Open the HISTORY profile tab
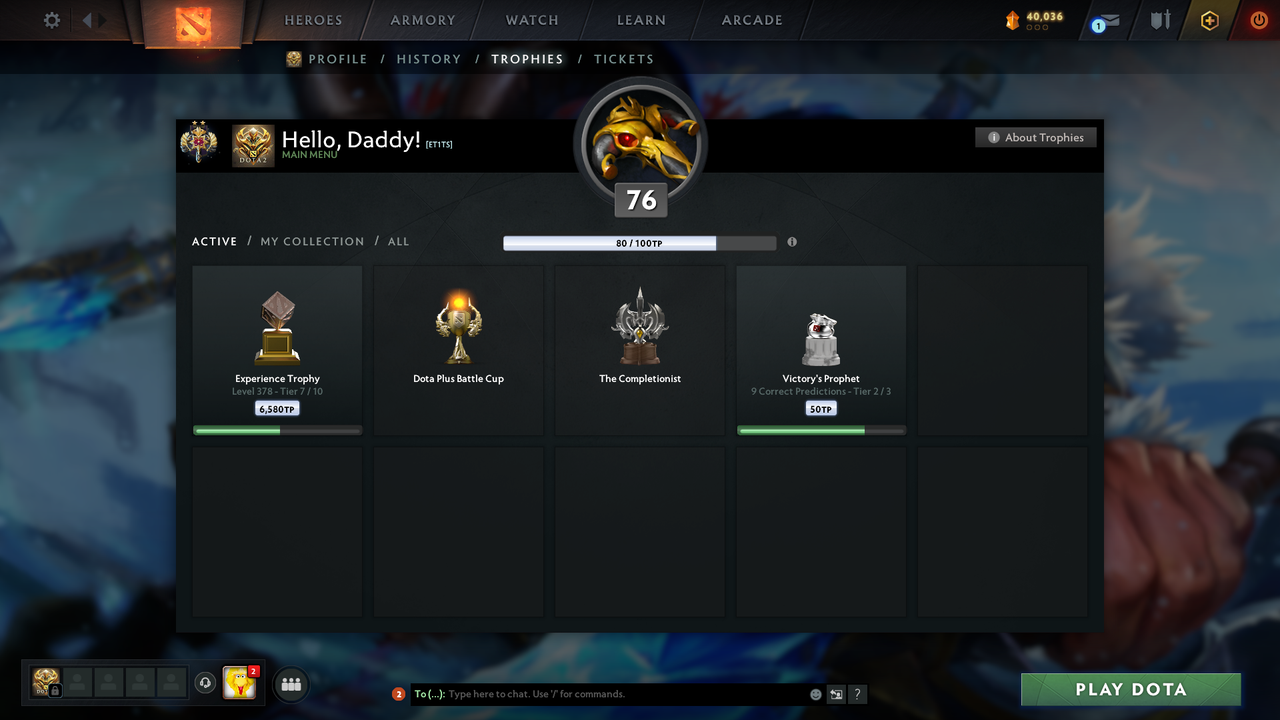Image resolution: width=1280 pixels, height=720 pixels. 428,59
